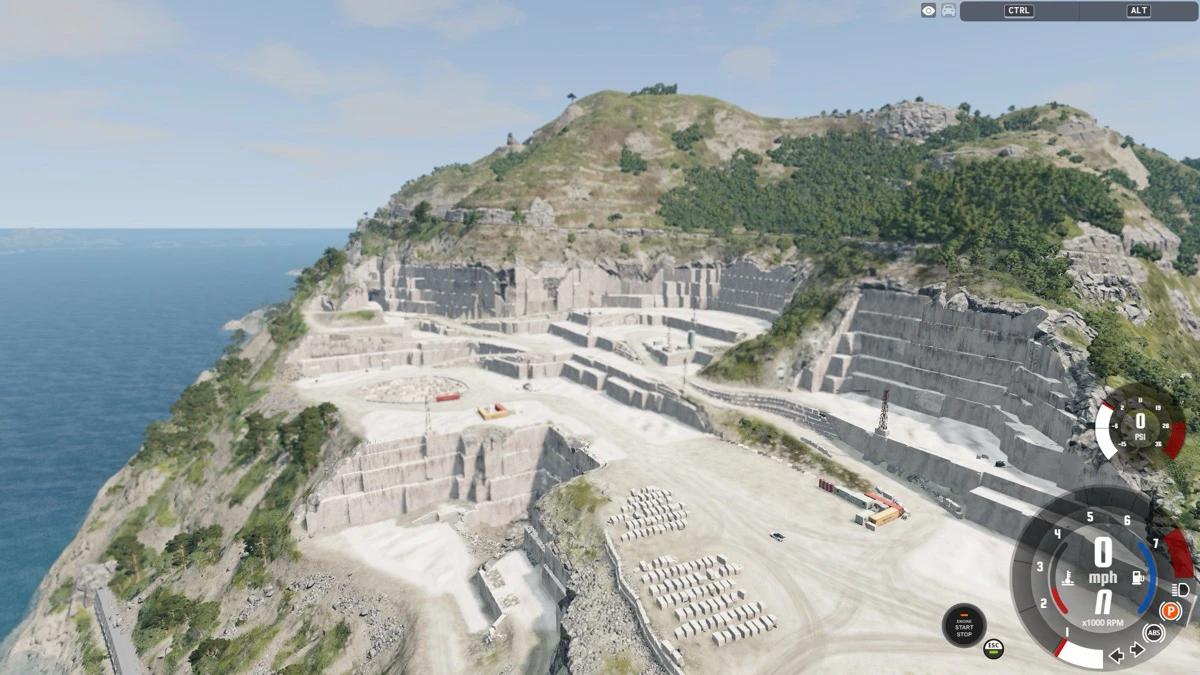Click the Engine Start Stop button
This screenshot has height=675, width=1200.
(963, 625)
